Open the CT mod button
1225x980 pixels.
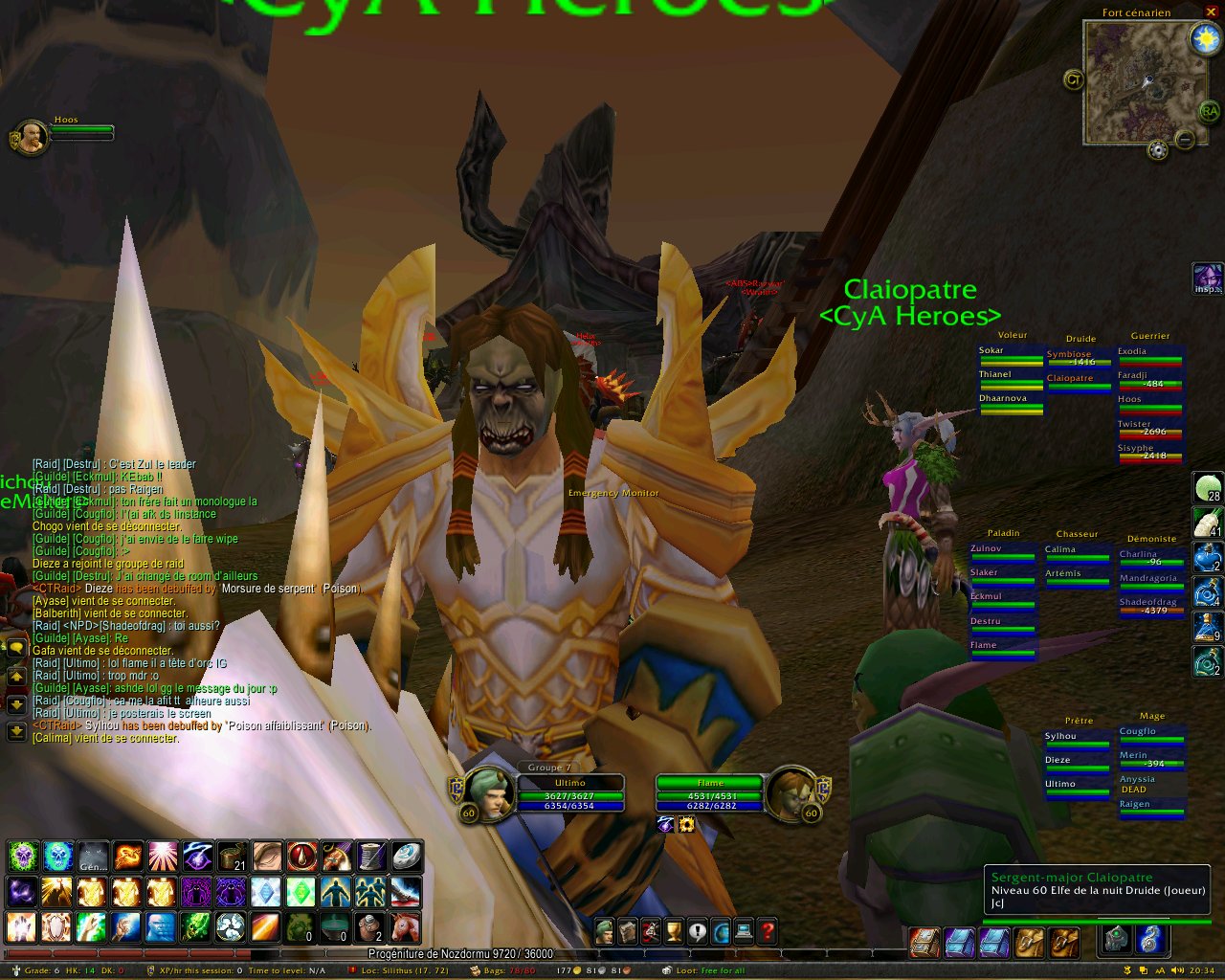[1074, 80]
